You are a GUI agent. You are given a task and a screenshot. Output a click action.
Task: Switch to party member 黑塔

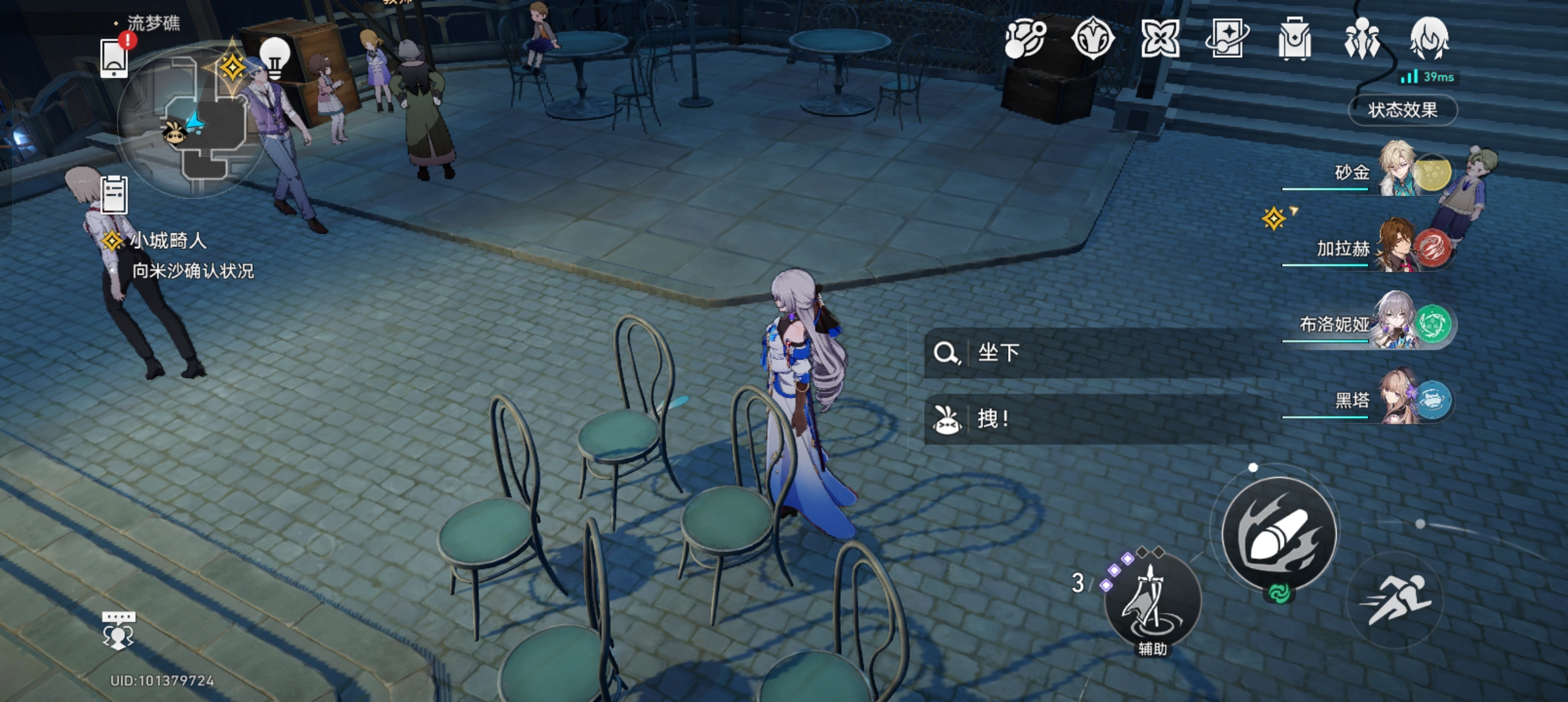[1398, 397]
